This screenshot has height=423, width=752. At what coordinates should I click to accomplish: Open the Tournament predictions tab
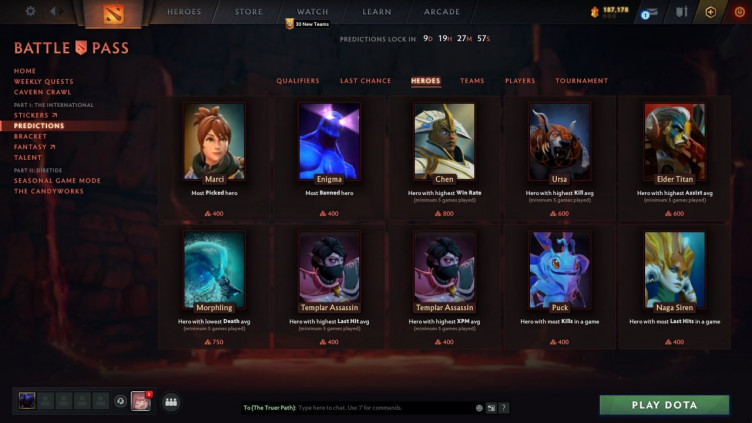coord(581,81)
